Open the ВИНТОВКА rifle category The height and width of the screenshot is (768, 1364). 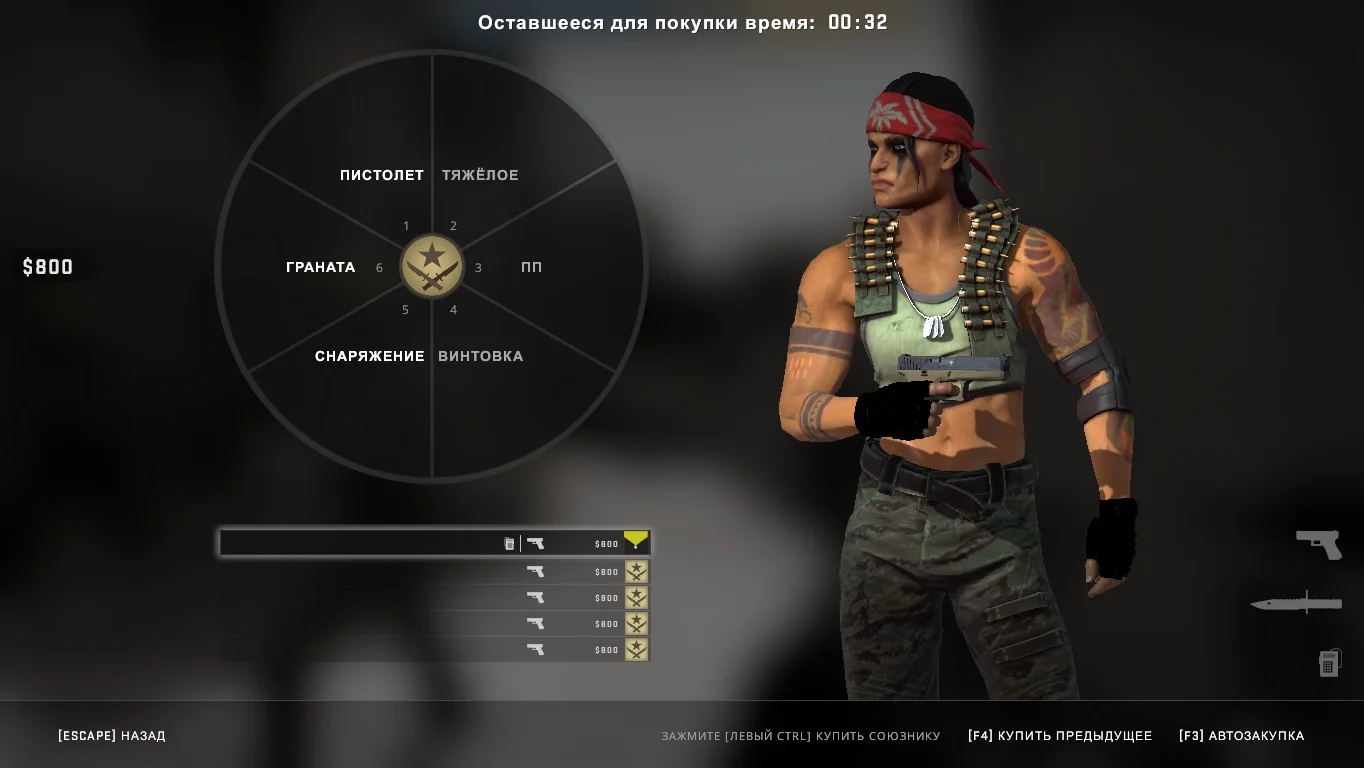click(480, 356)
